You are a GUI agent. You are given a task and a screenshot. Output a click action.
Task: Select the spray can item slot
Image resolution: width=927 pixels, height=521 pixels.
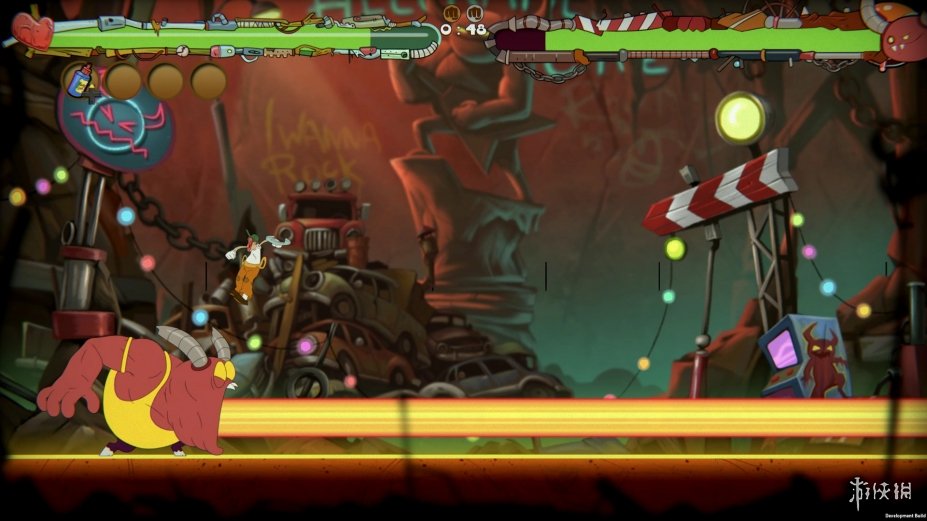[x=80, y=80]
